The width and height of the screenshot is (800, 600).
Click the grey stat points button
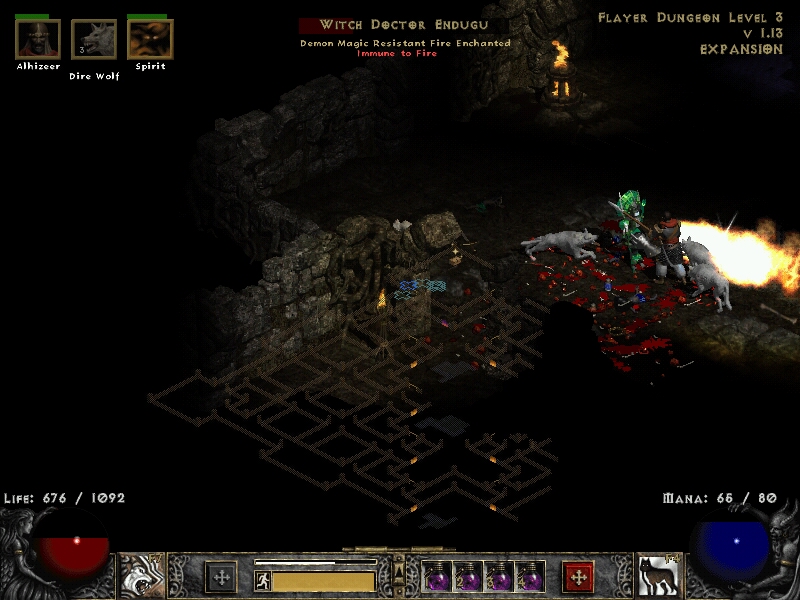(221, 577)
